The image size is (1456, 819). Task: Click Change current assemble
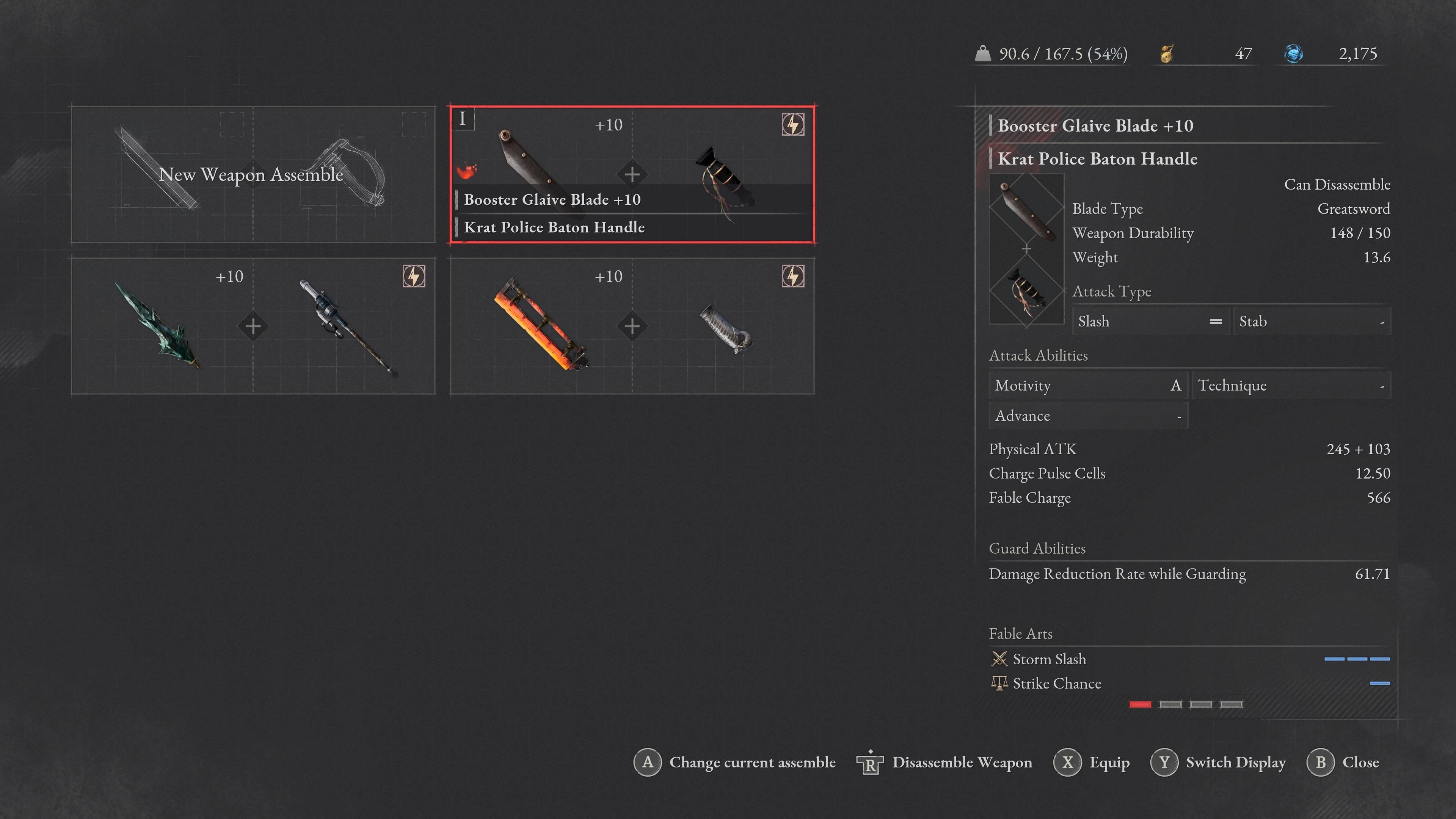point(735,763)
